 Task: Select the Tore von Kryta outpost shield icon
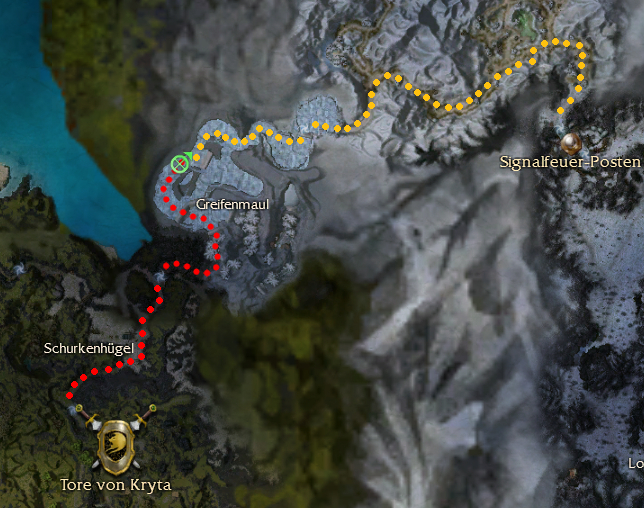(115, 446)
